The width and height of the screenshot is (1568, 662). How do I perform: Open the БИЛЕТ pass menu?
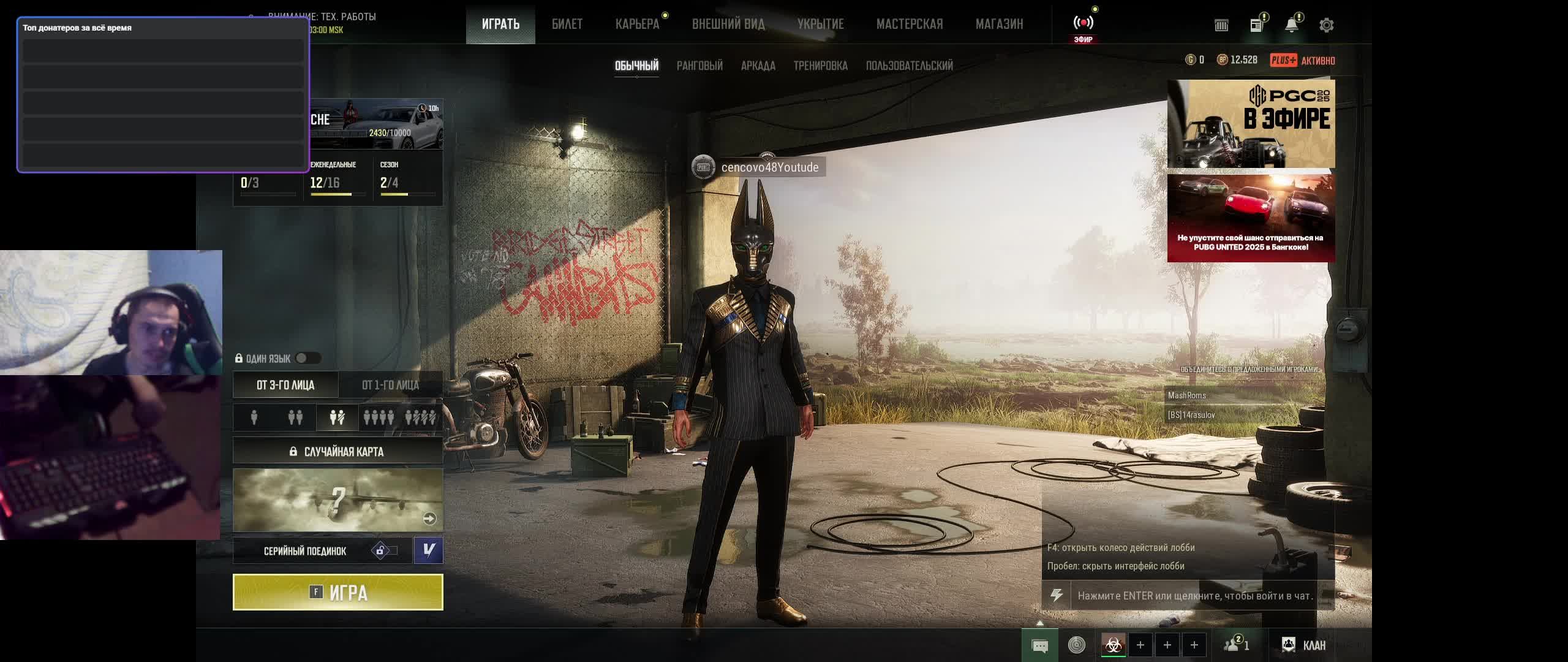[567, 25]
